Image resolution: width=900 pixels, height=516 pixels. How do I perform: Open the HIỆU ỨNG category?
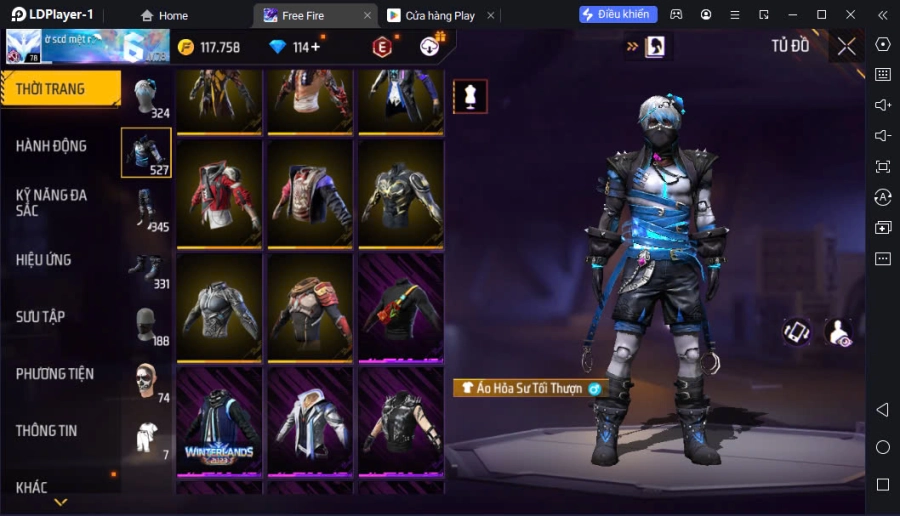44,260
